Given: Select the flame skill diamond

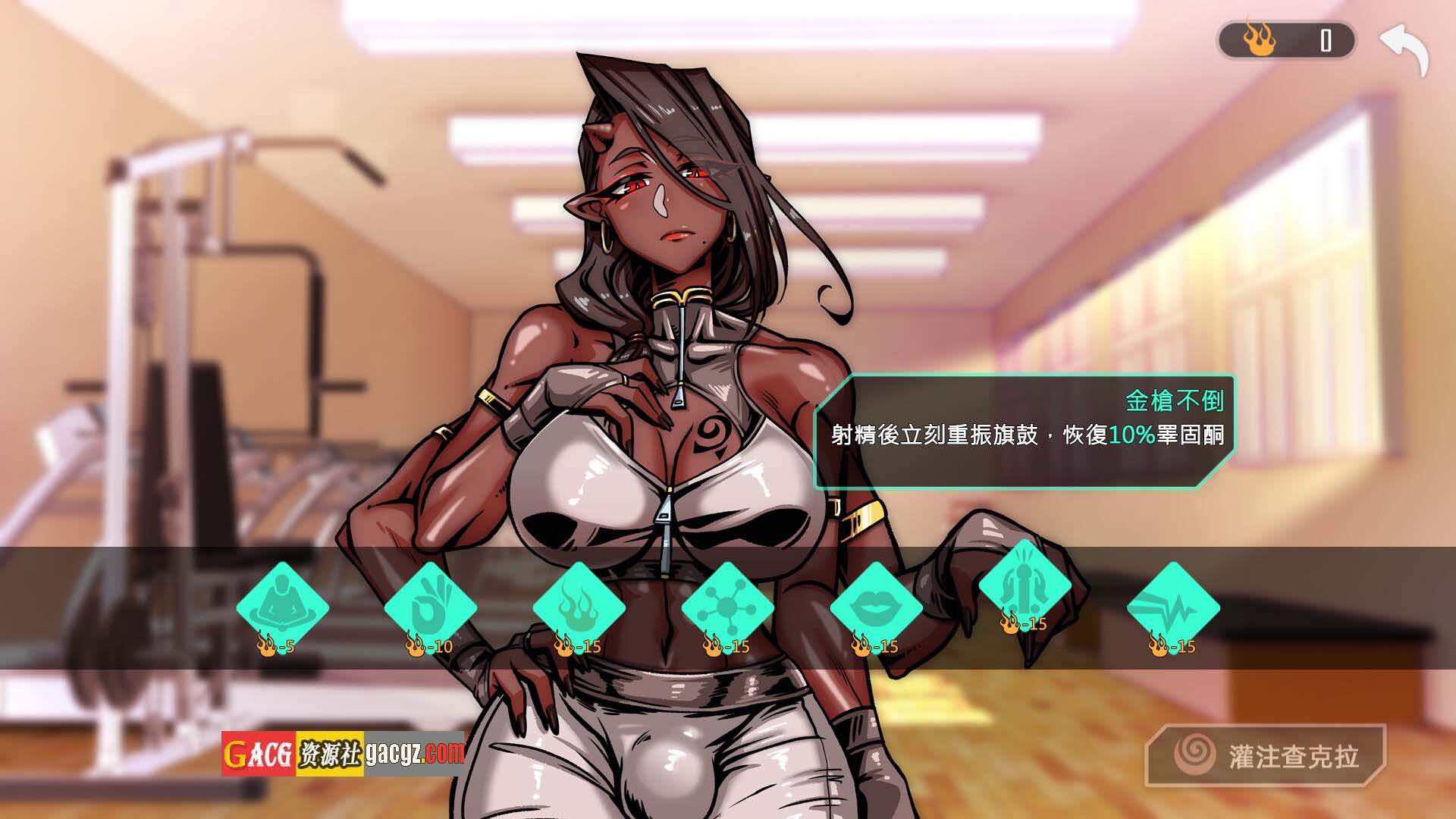Looking at the screenshot, I should [x=579, y=607].
